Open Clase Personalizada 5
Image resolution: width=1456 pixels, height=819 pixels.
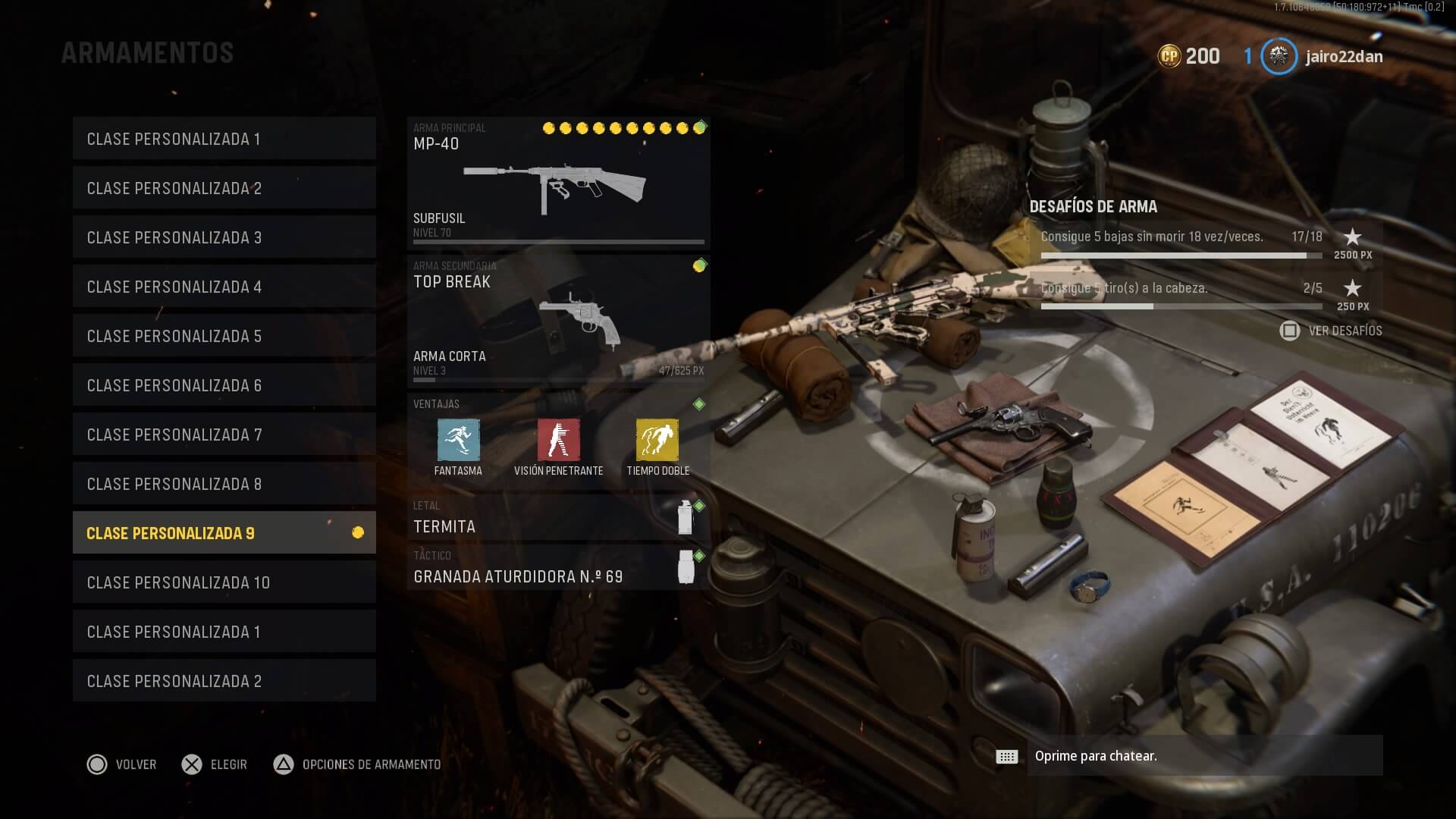tap(224, 336)
